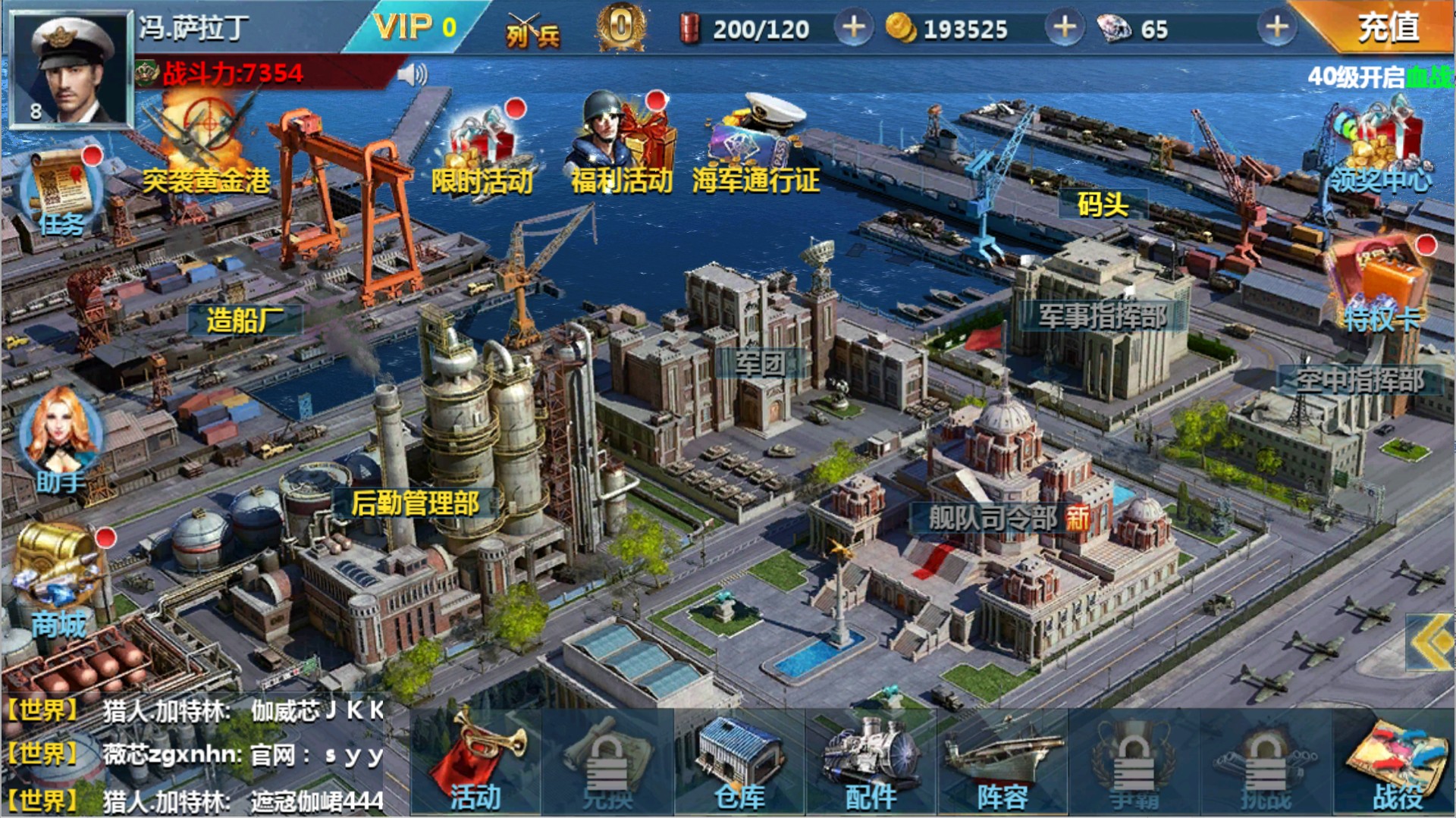Open 限时活动 limited-time events
The image size is (1456, 818).
(483, 152)
